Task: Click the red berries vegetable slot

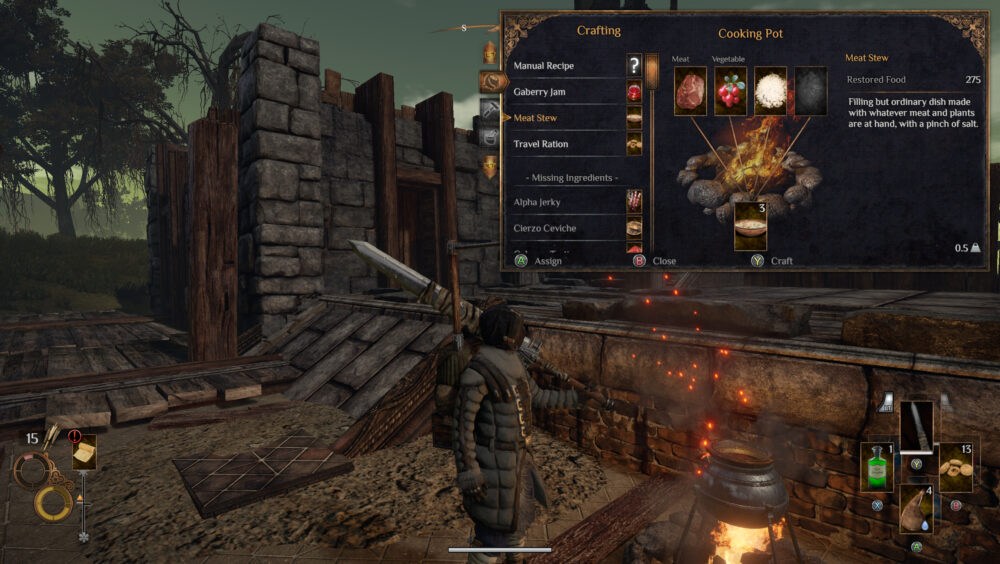Action: tap(730, 91)
